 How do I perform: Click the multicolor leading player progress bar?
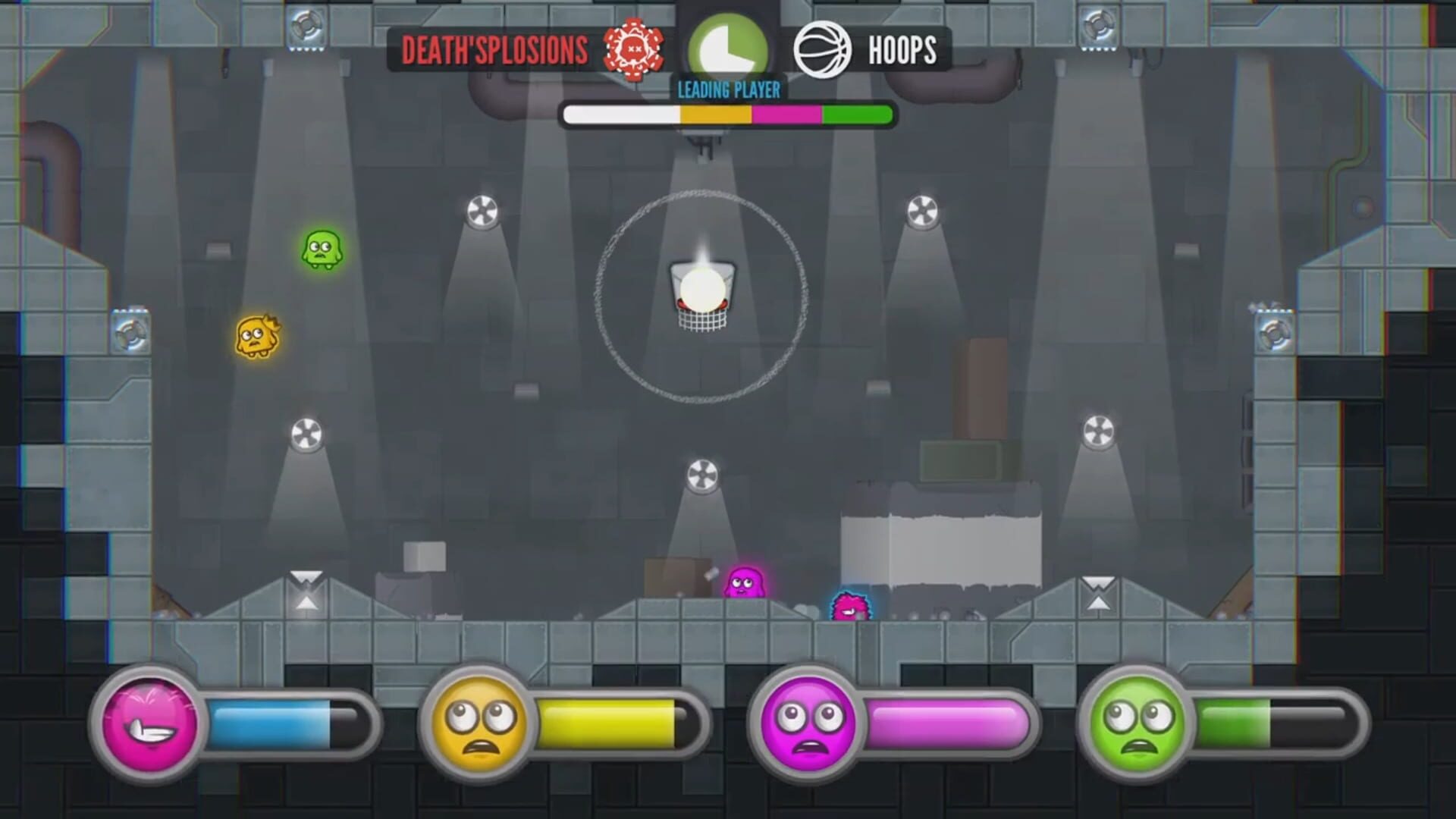[x=726, y=115]
